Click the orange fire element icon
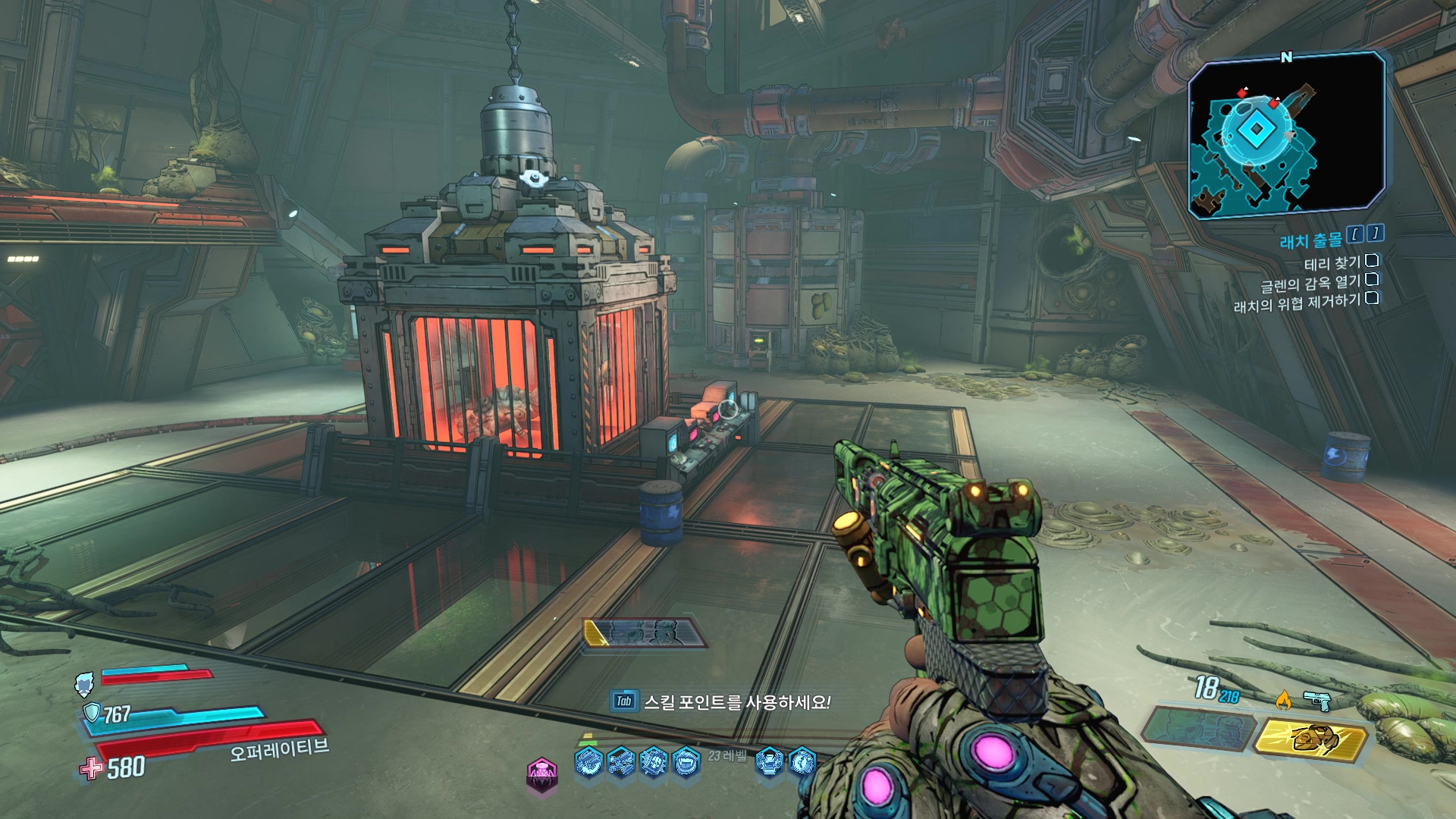 pos(1283,701)
